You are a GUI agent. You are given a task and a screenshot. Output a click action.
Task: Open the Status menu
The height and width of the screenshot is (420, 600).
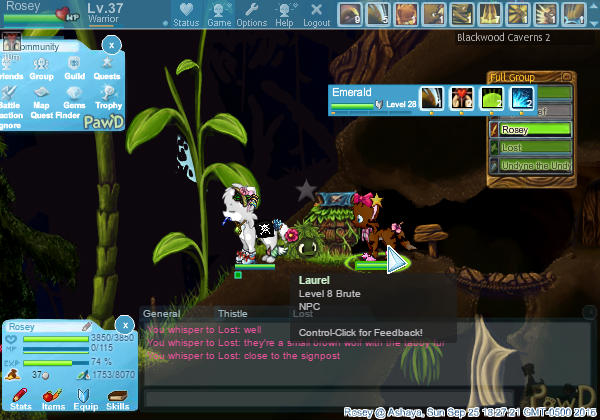tap(186, 14)
